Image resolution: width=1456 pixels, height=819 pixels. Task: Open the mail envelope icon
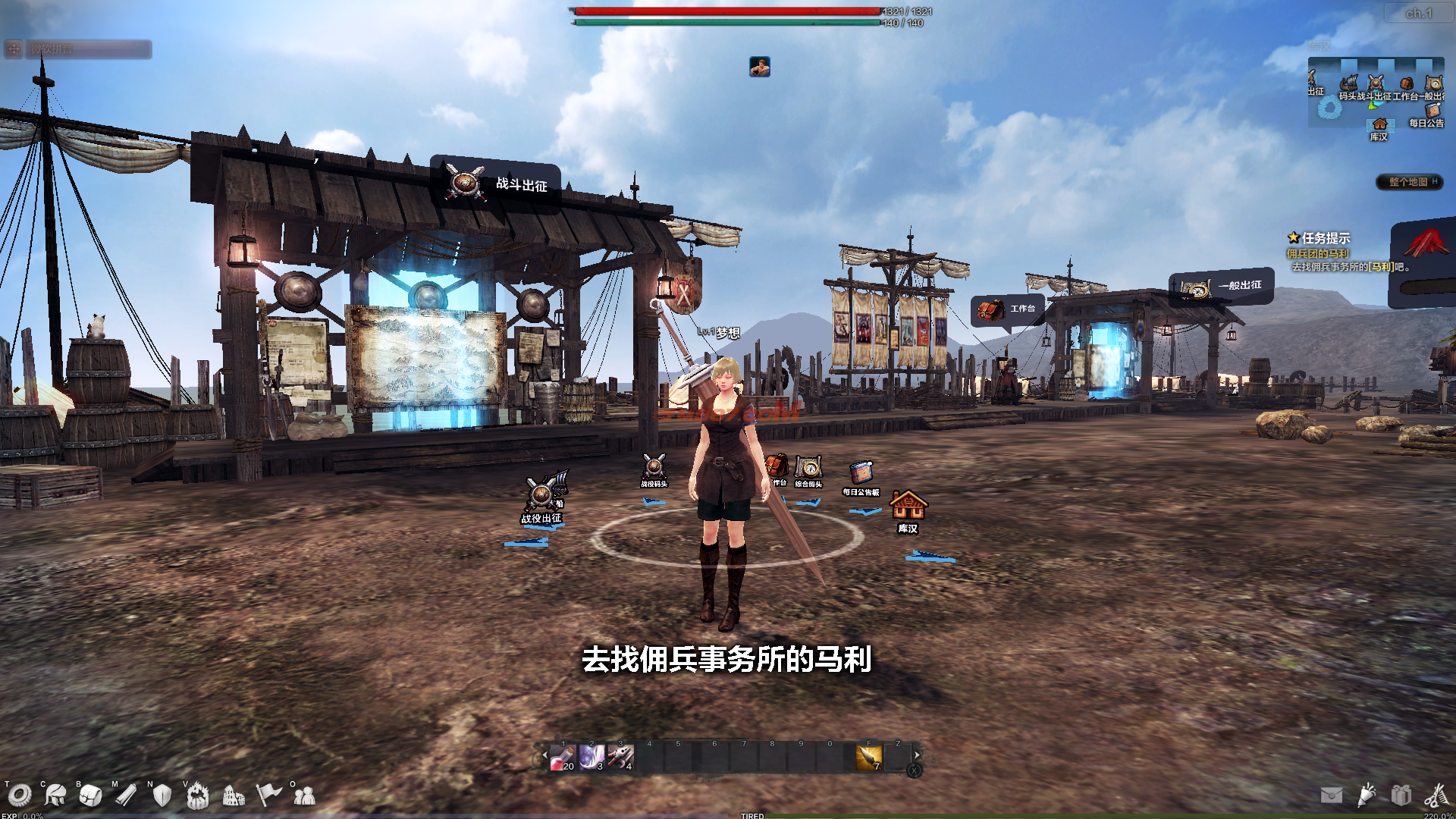[x=1332, y=795]
